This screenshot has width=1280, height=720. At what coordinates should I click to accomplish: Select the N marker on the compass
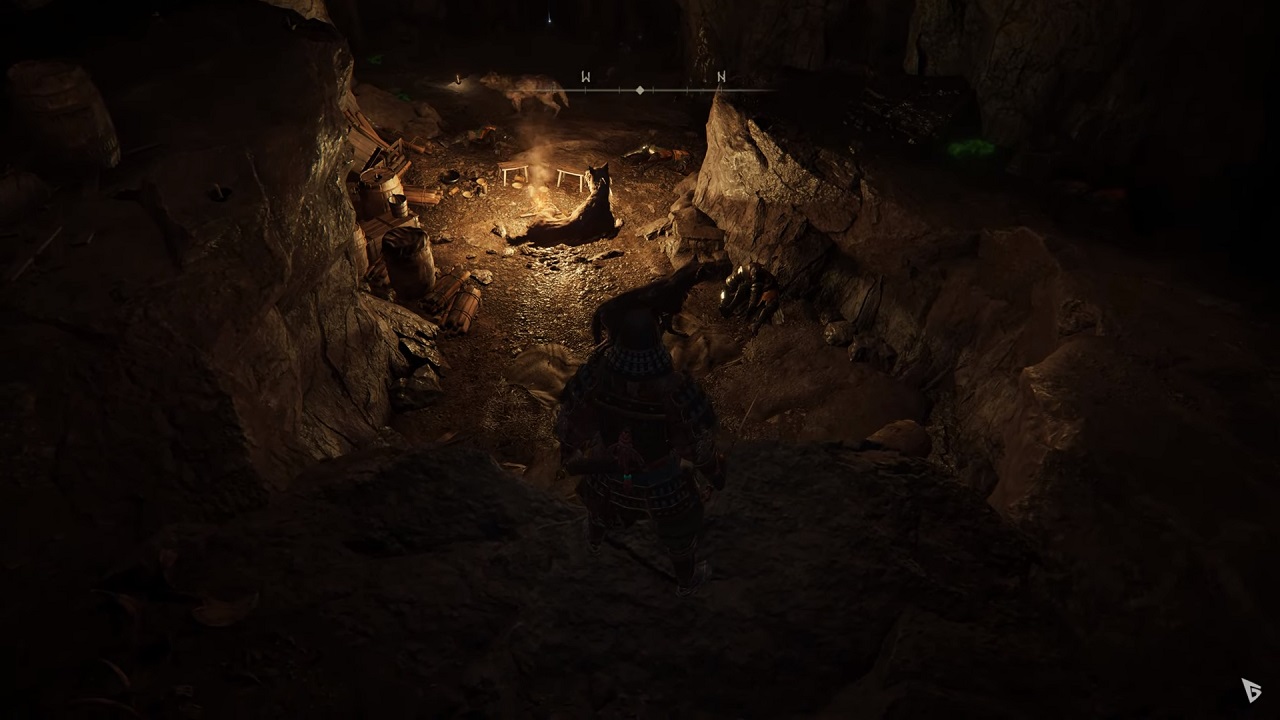click(x=721, y=77)
